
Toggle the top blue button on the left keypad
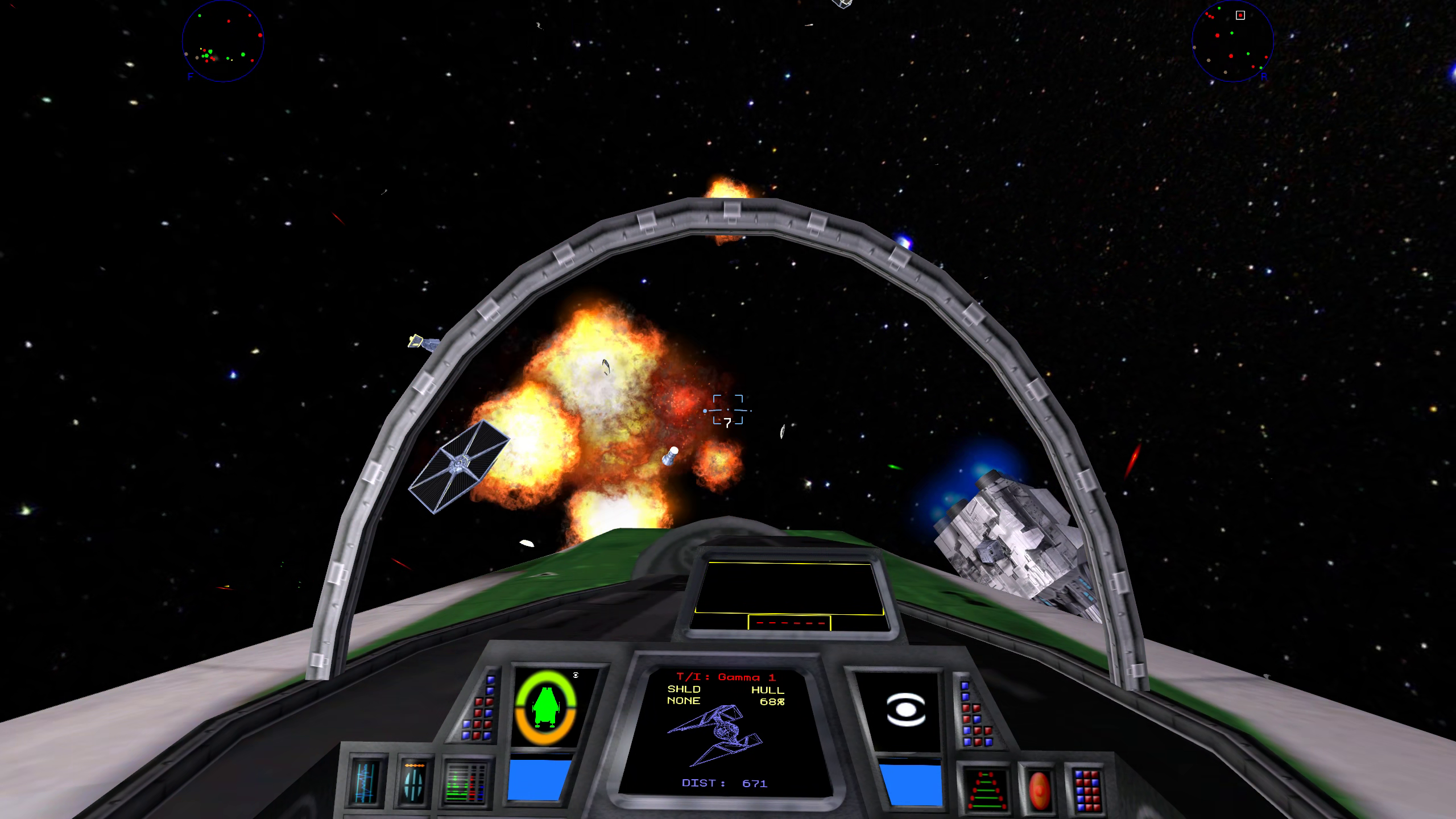(x=490, y=680)
